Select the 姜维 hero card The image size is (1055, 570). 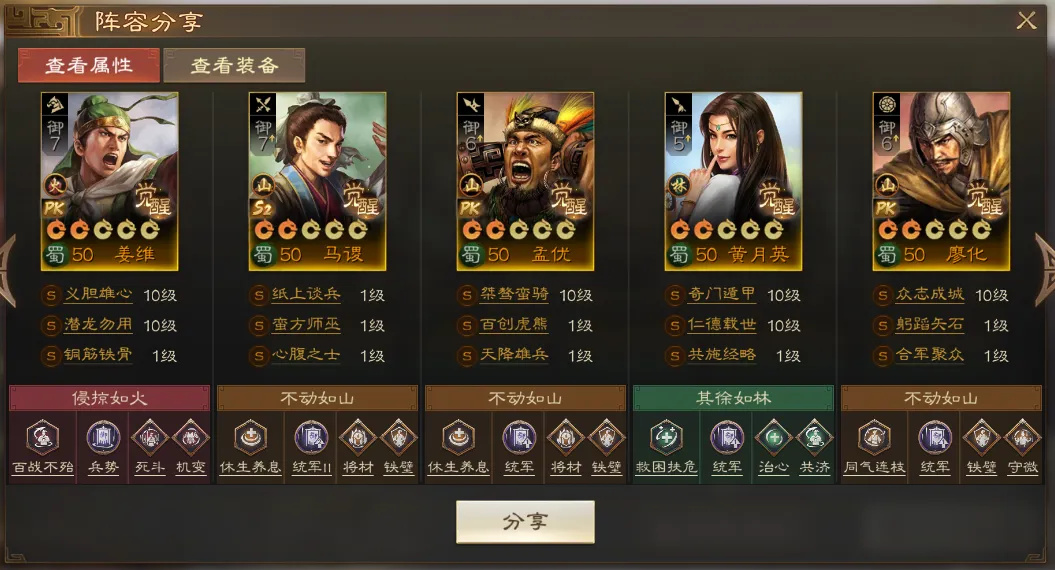point(109,181)
